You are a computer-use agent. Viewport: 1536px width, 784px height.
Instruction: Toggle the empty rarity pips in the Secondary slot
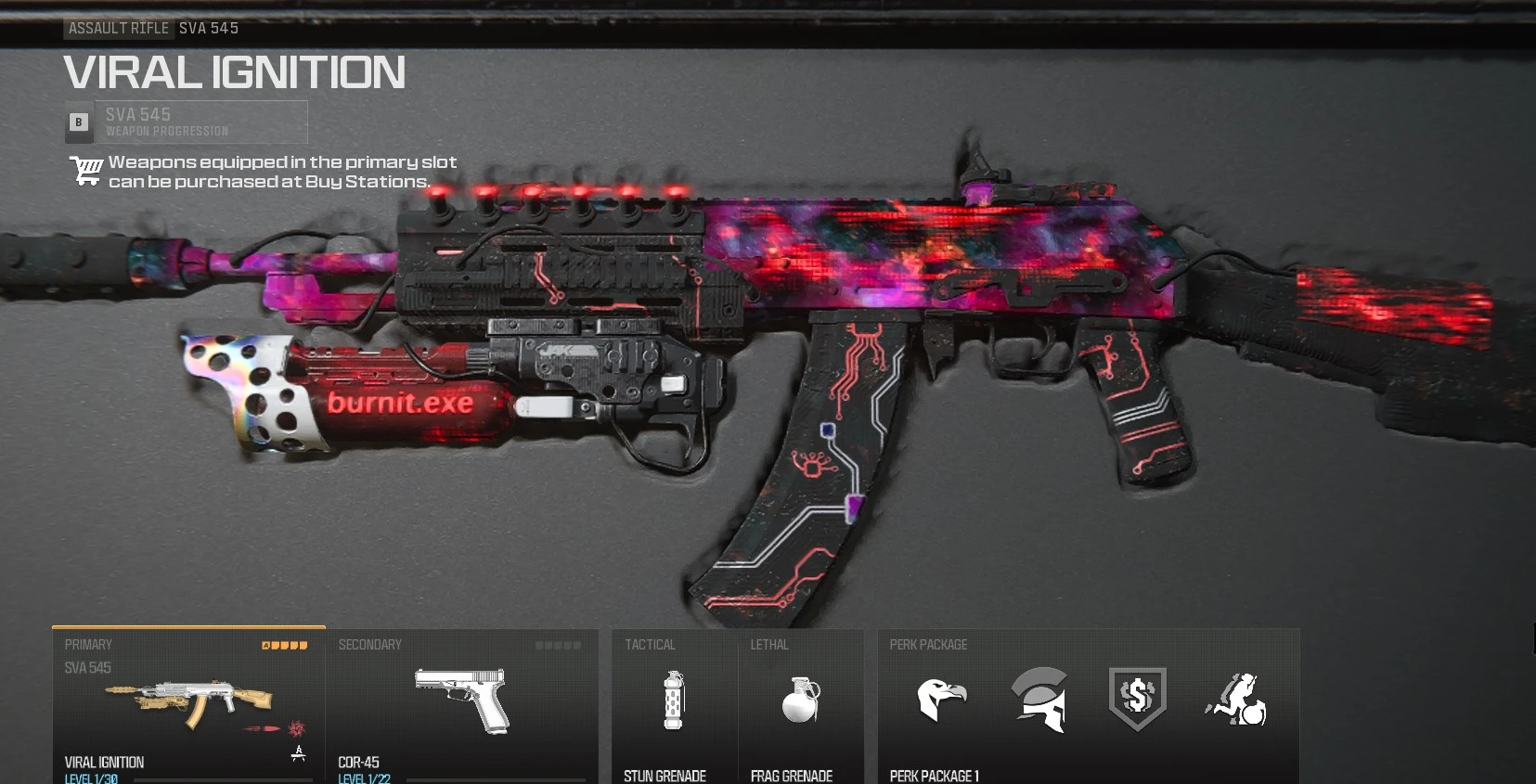coord(560,644)
